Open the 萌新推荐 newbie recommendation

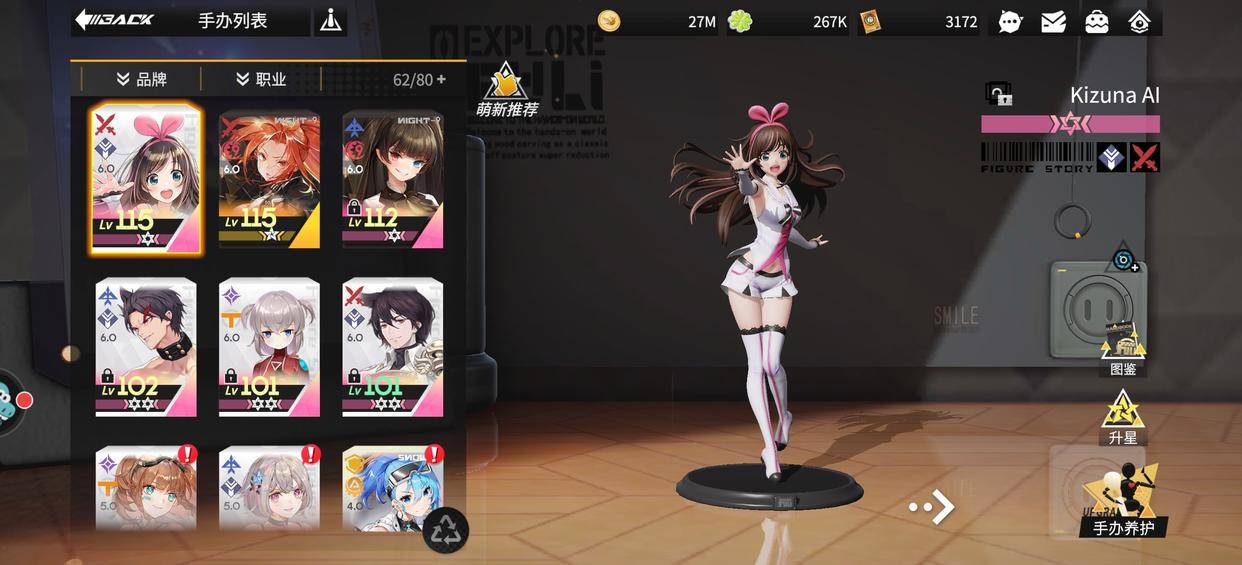(506, 90)
